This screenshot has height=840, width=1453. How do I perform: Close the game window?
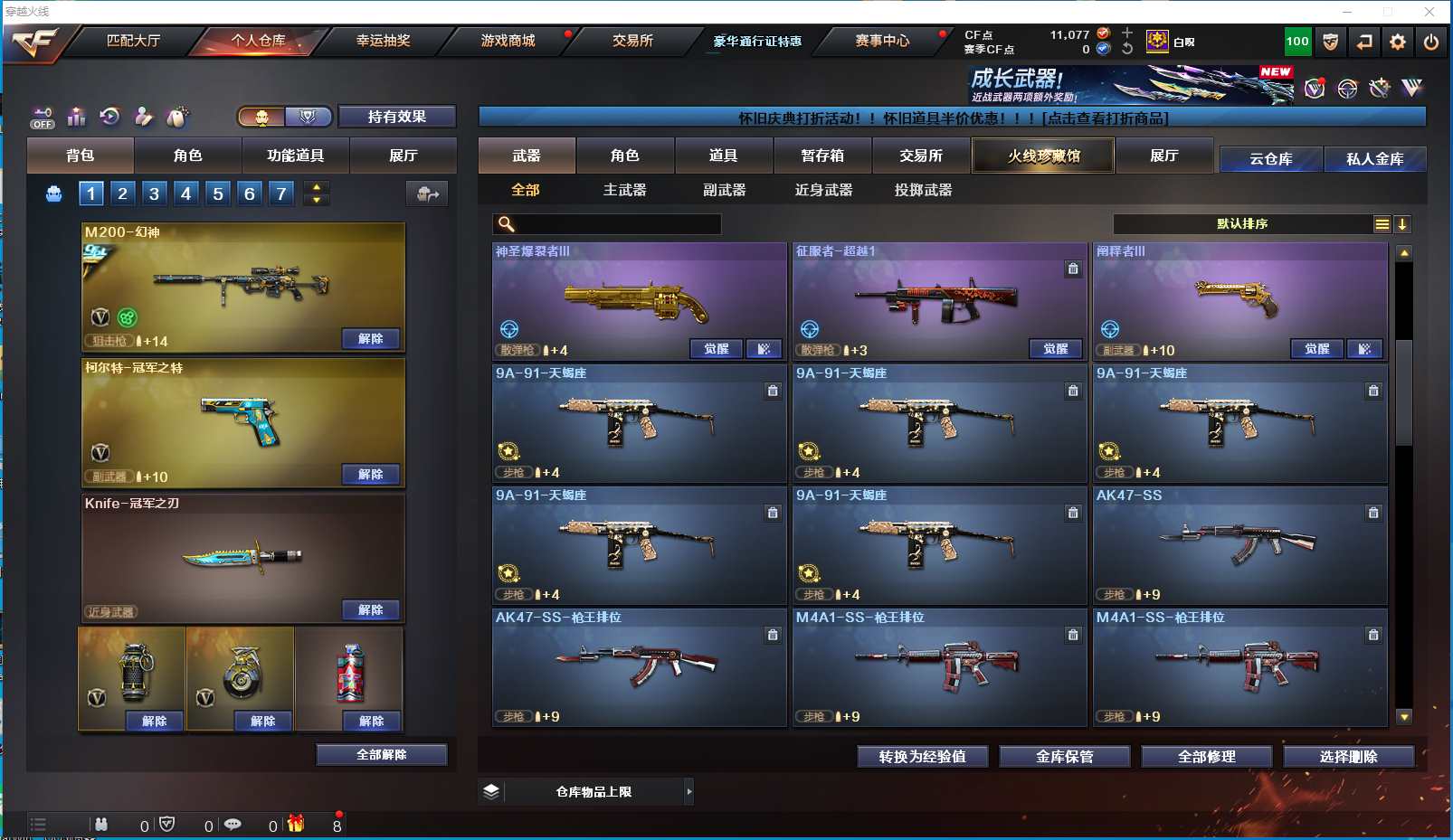(1429, 12)
